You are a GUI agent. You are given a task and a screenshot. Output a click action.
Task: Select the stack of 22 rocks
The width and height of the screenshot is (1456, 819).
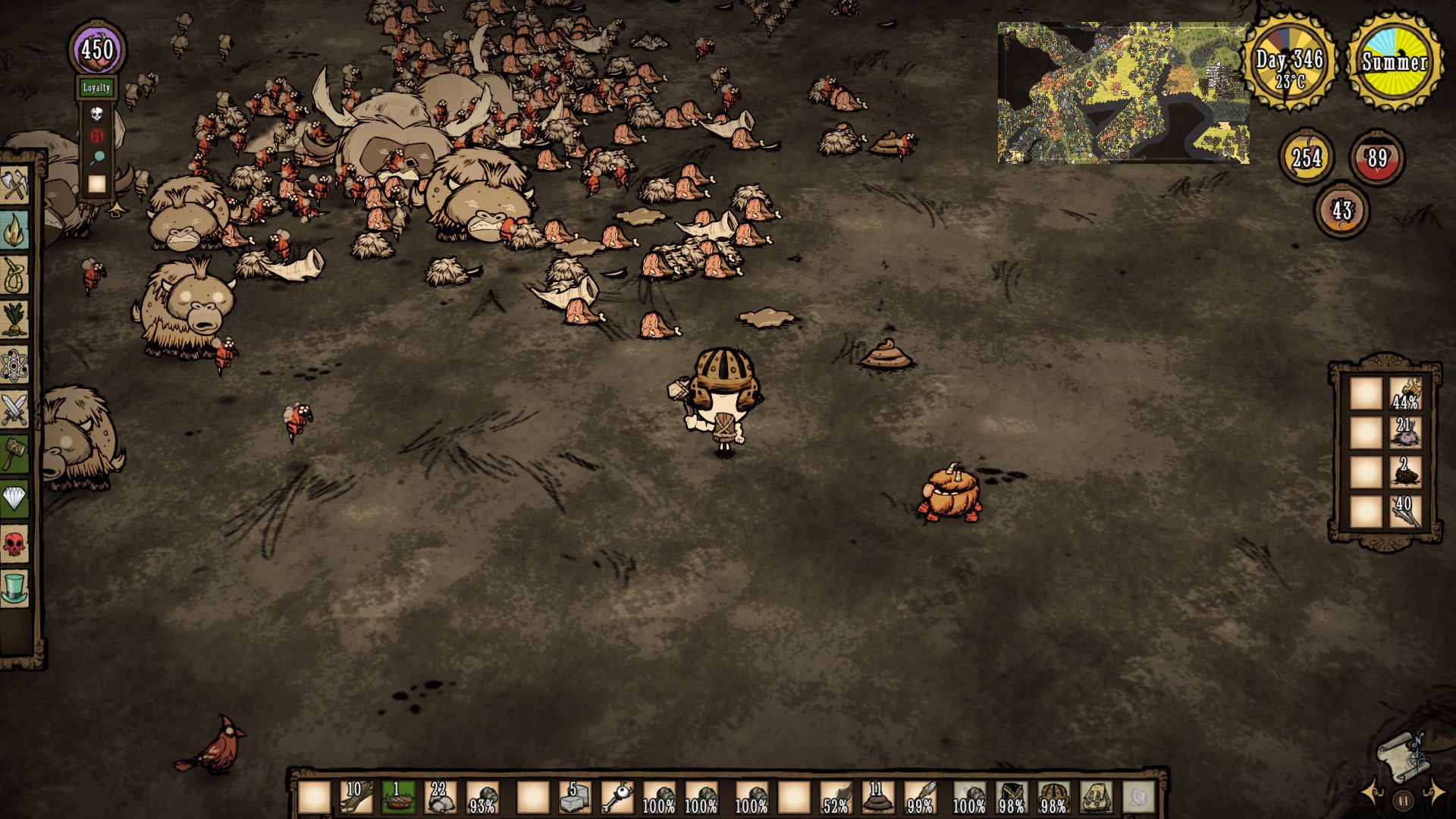click(440, 798)
